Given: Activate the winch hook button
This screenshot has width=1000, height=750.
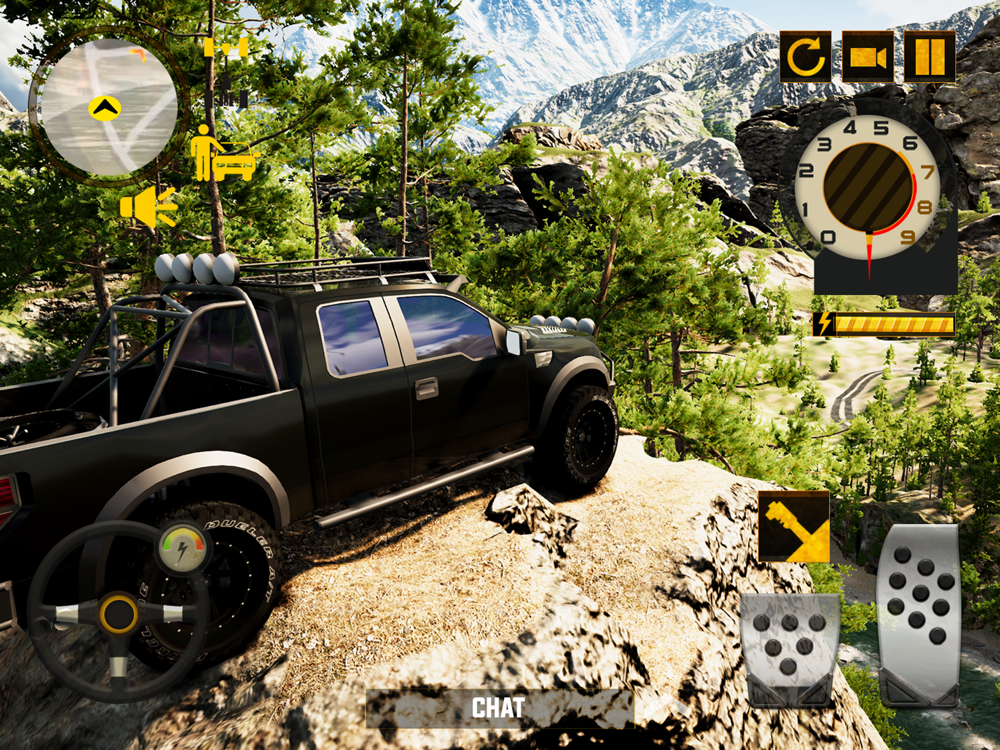Looking at the screenshot, I should coord(793,526).
